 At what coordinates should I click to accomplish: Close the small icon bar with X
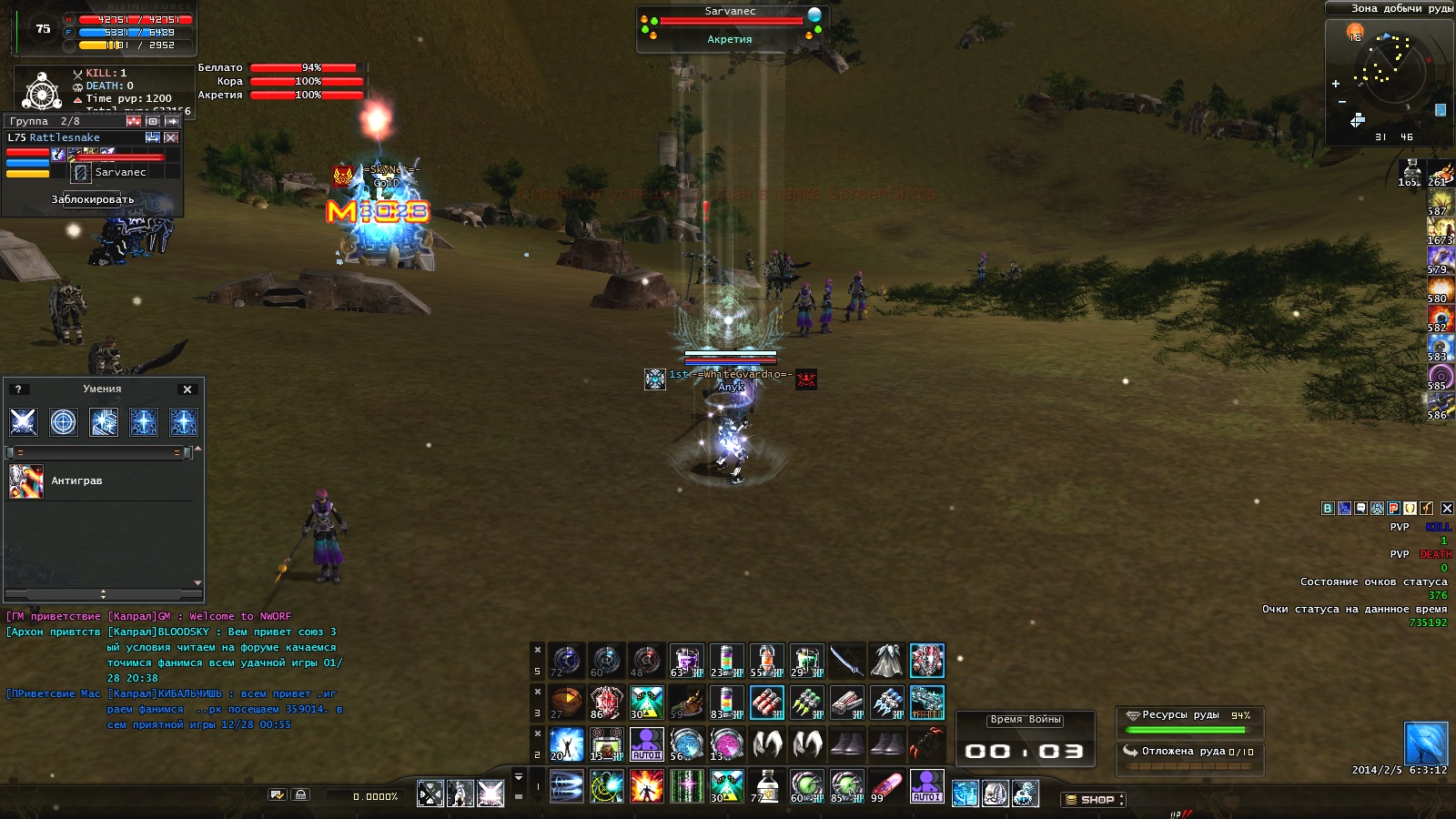[x=1447, y=509]
